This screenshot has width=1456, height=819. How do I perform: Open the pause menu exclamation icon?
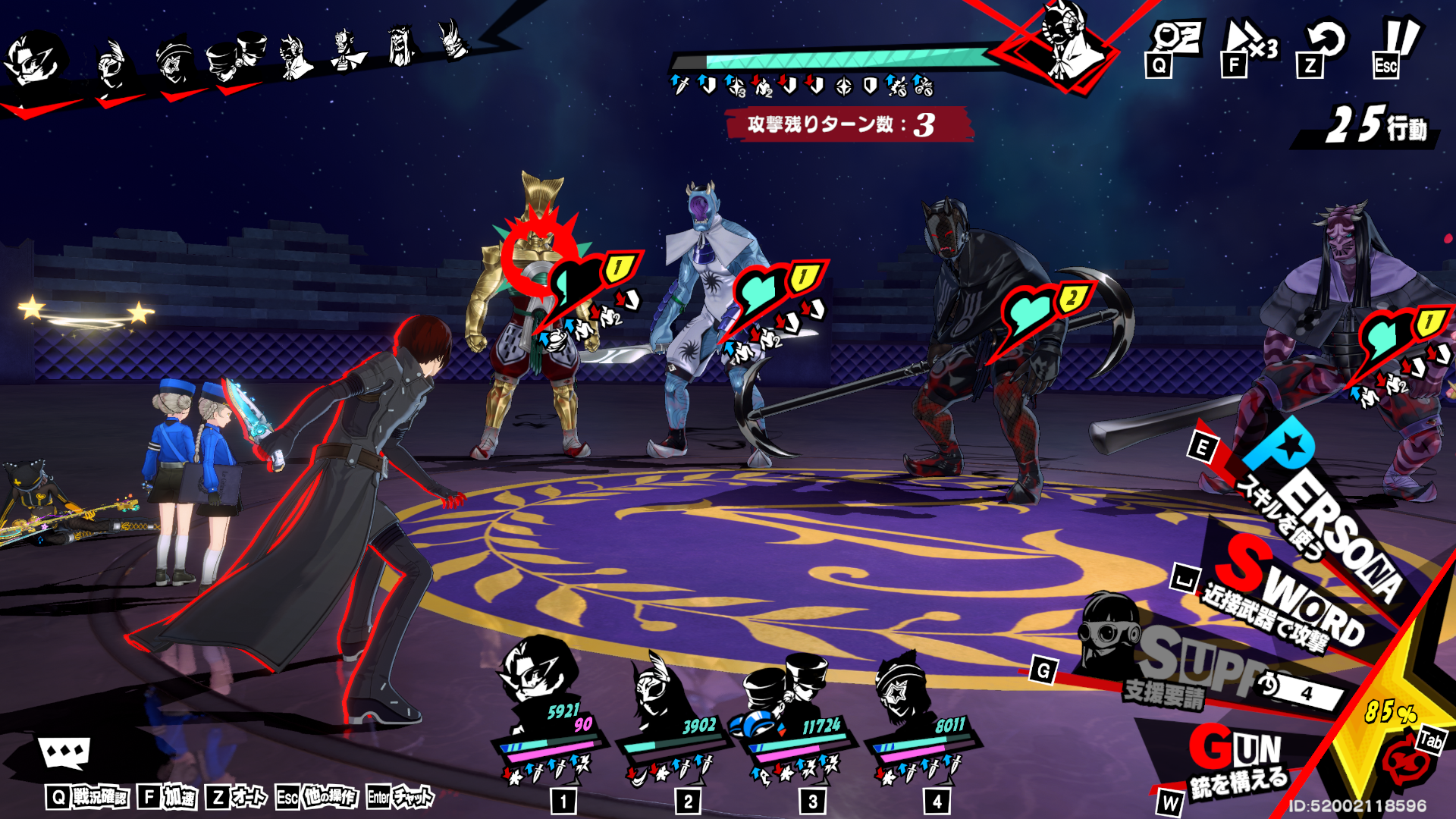coord(1395,45)
